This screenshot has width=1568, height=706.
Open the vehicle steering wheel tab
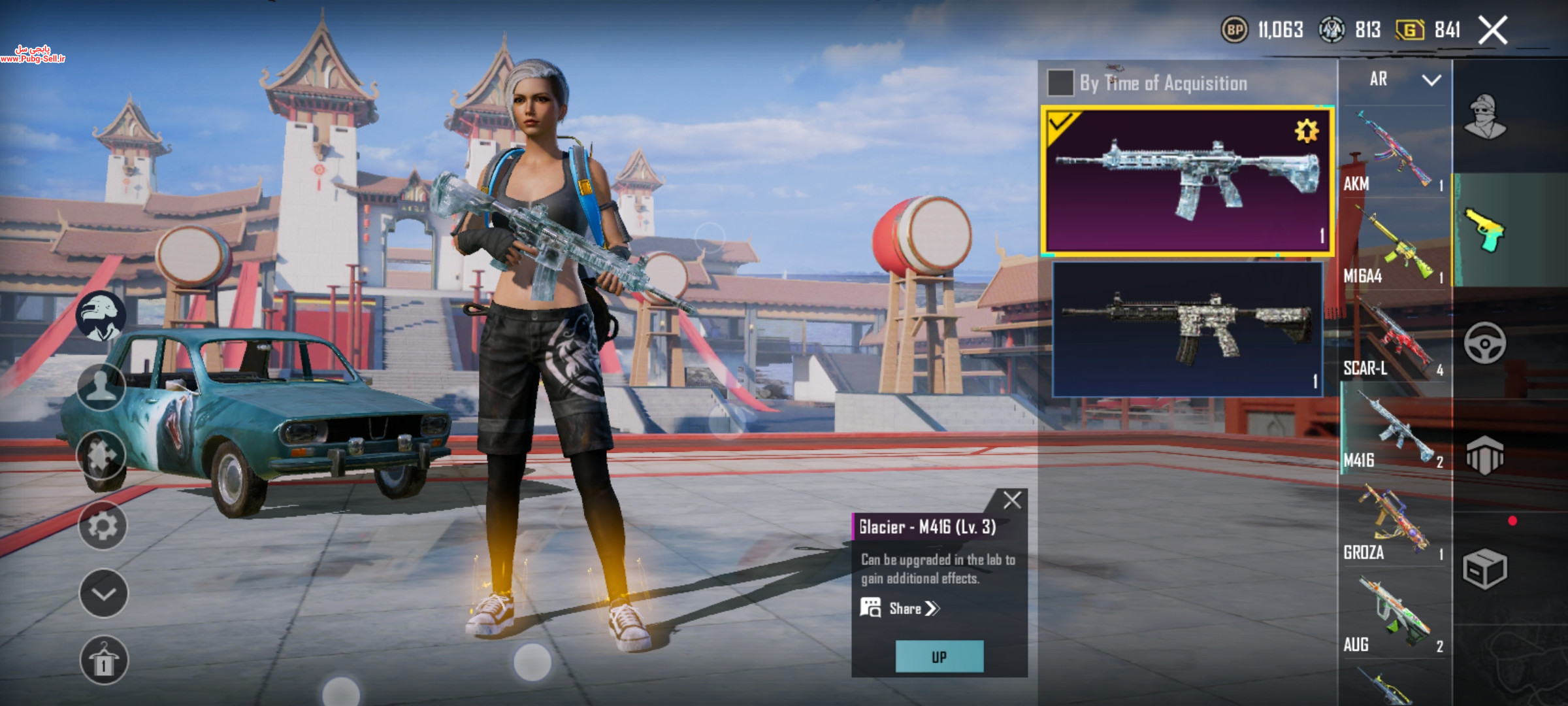pos(1484,343)
